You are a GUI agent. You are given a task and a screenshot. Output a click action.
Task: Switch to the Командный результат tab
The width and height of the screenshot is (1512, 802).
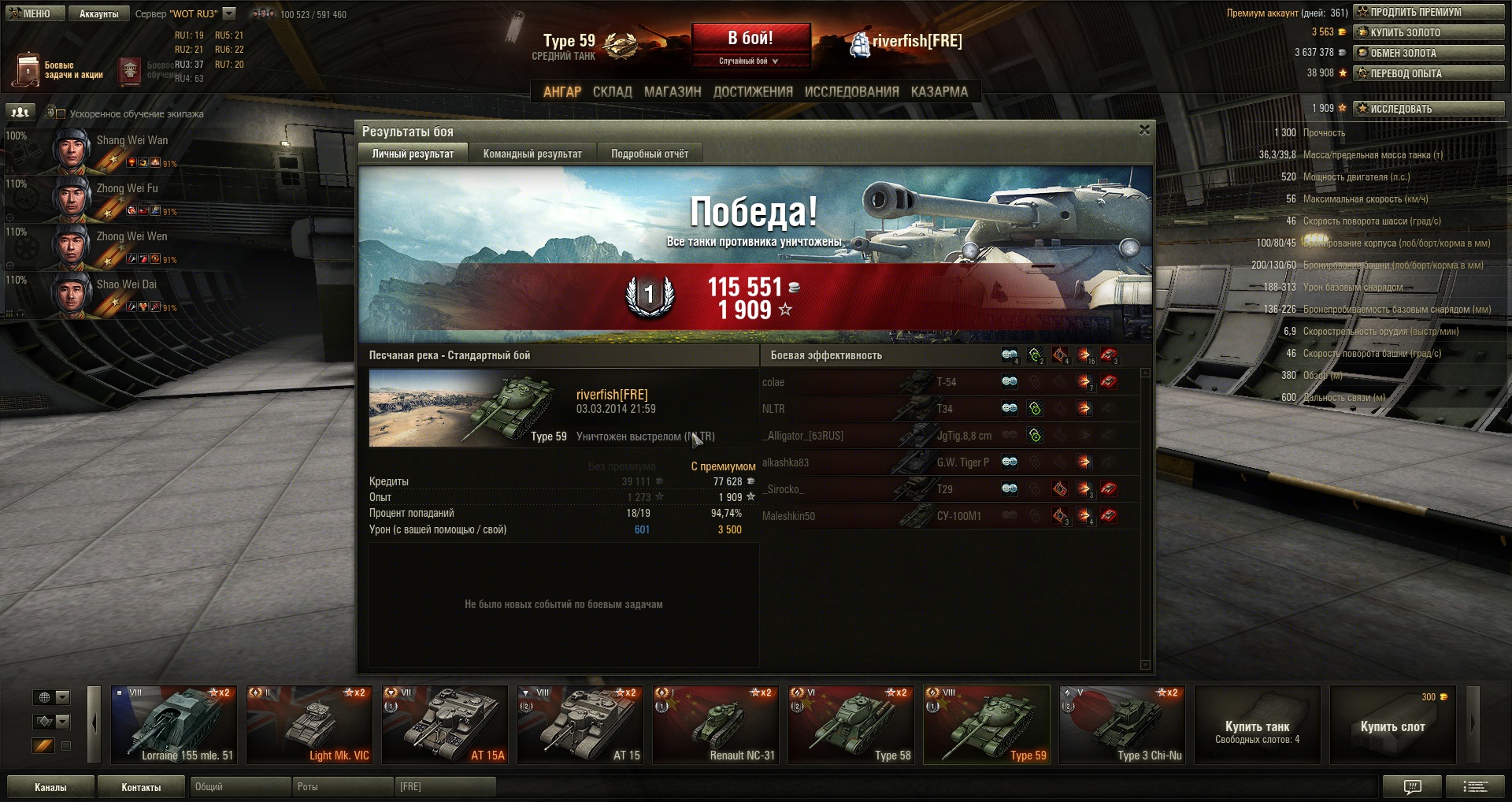pos(532,154)
